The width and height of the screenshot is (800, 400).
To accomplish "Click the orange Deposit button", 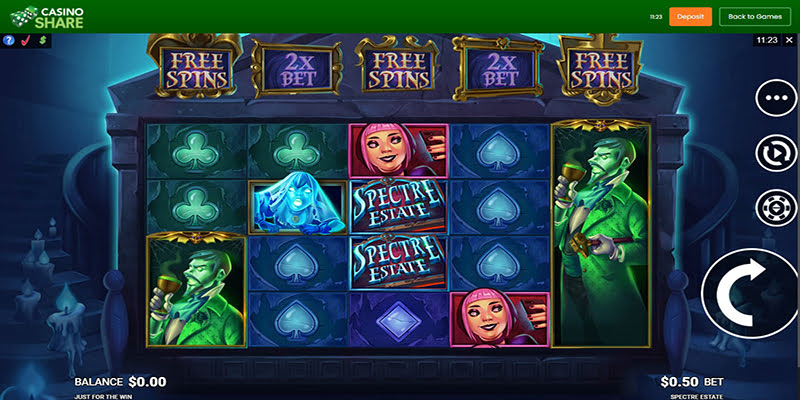I will tap(690, 16).
